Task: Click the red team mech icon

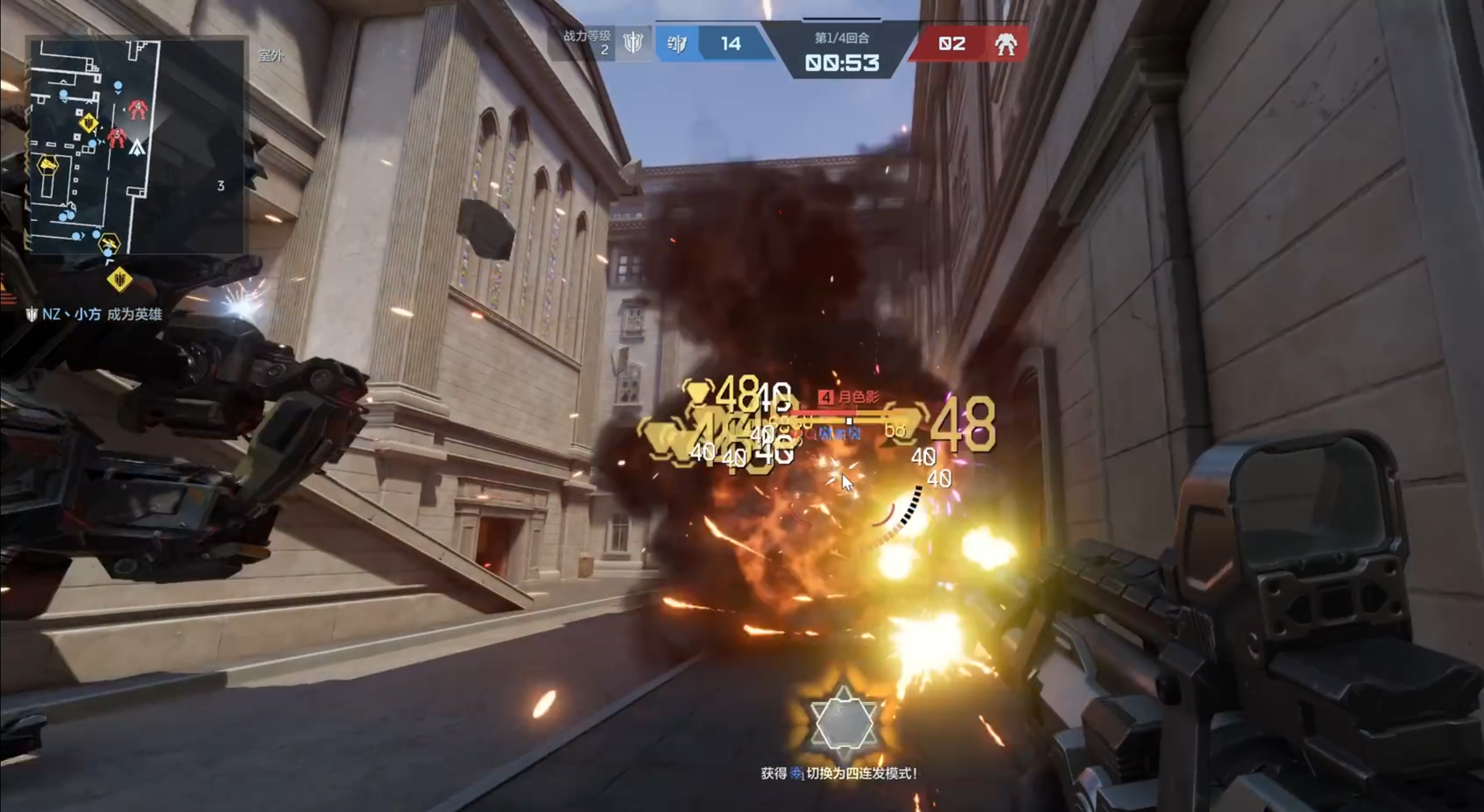Action: coord(1005,44)
